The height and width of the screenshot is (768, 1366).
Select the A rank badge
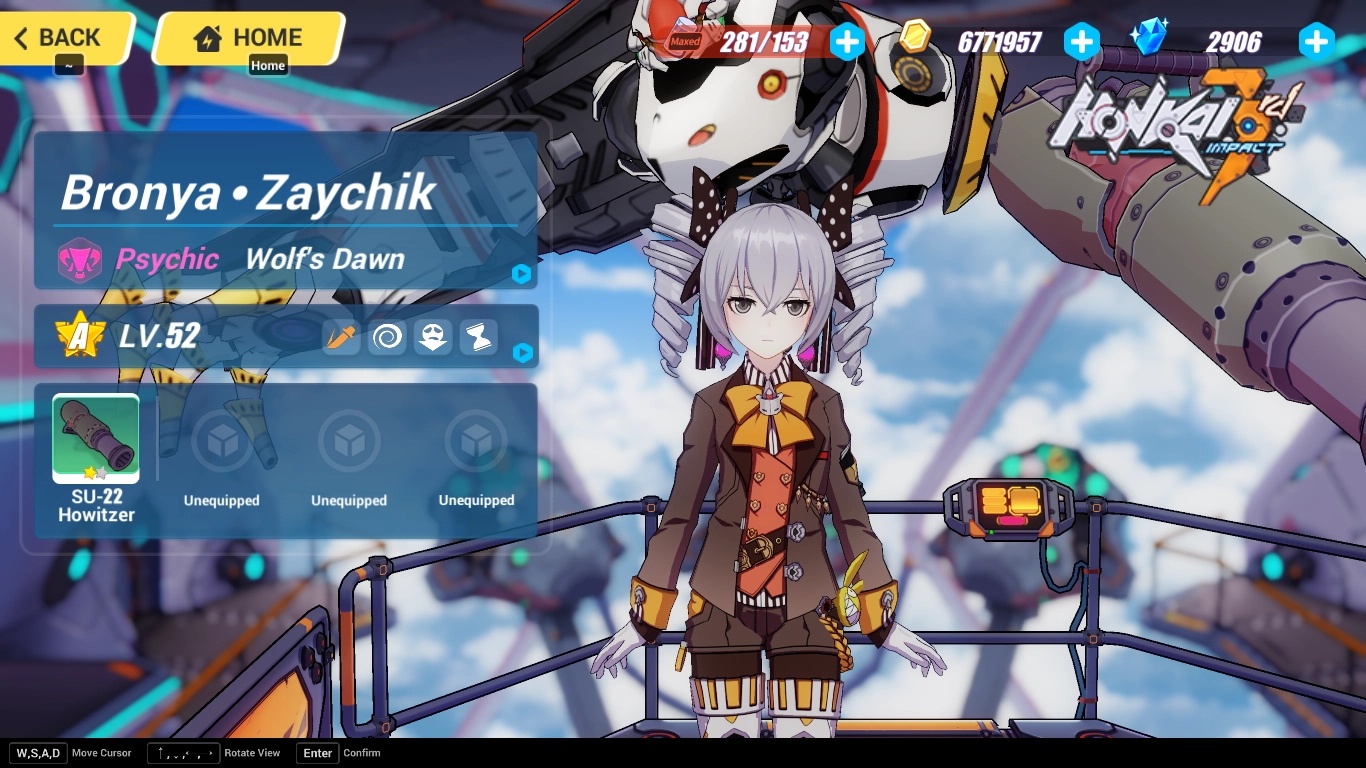pos(81,336)
